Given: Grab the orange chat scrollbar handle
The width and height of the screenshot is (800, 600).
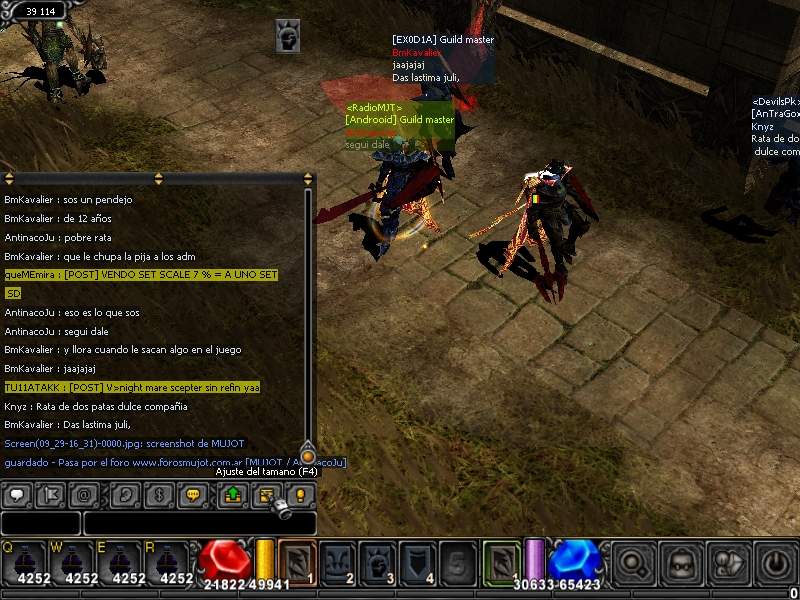Looking at the screenshot, I should (308, 455).
